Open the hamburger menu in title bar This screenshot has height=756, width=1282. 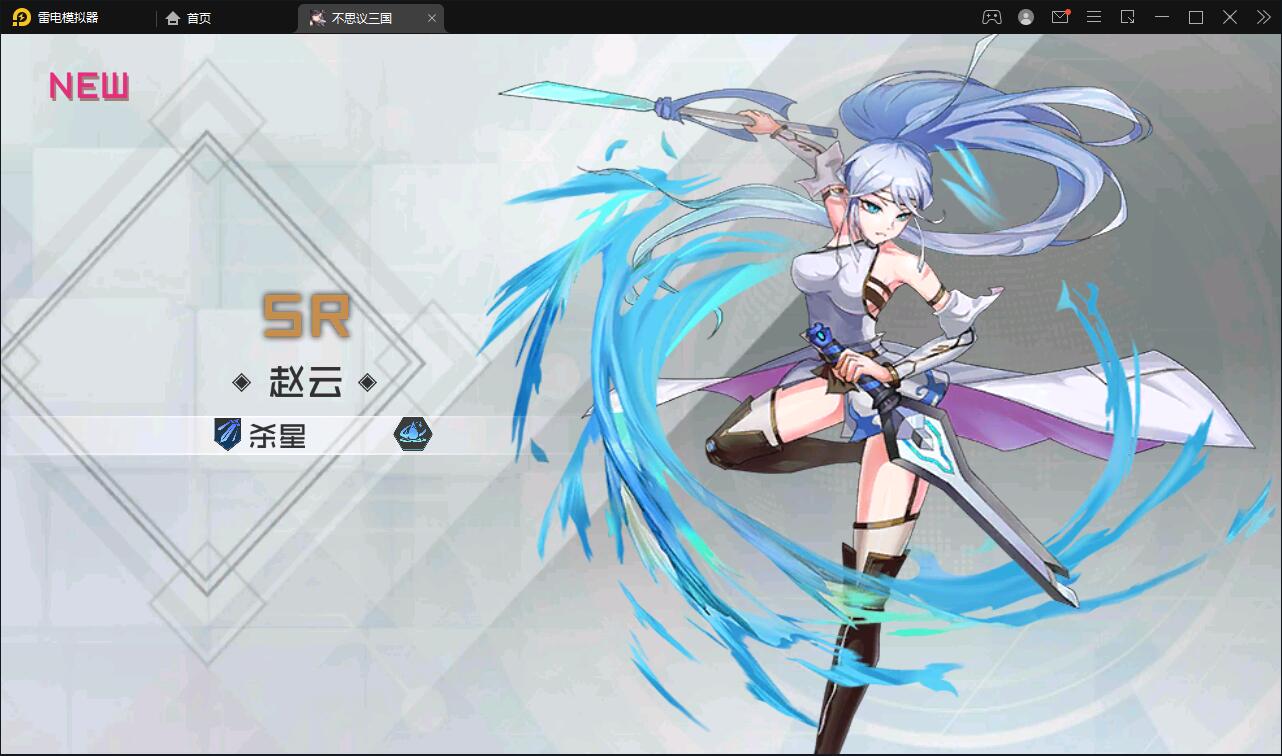coord(1094,17)
